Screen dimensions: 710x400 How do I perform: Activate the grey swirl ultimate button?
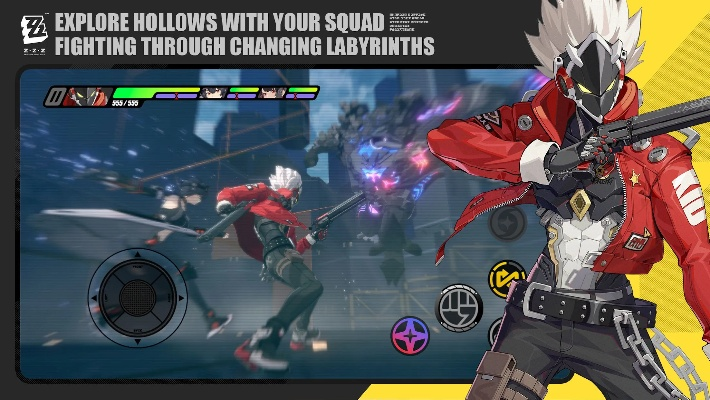tap(508, 222)
